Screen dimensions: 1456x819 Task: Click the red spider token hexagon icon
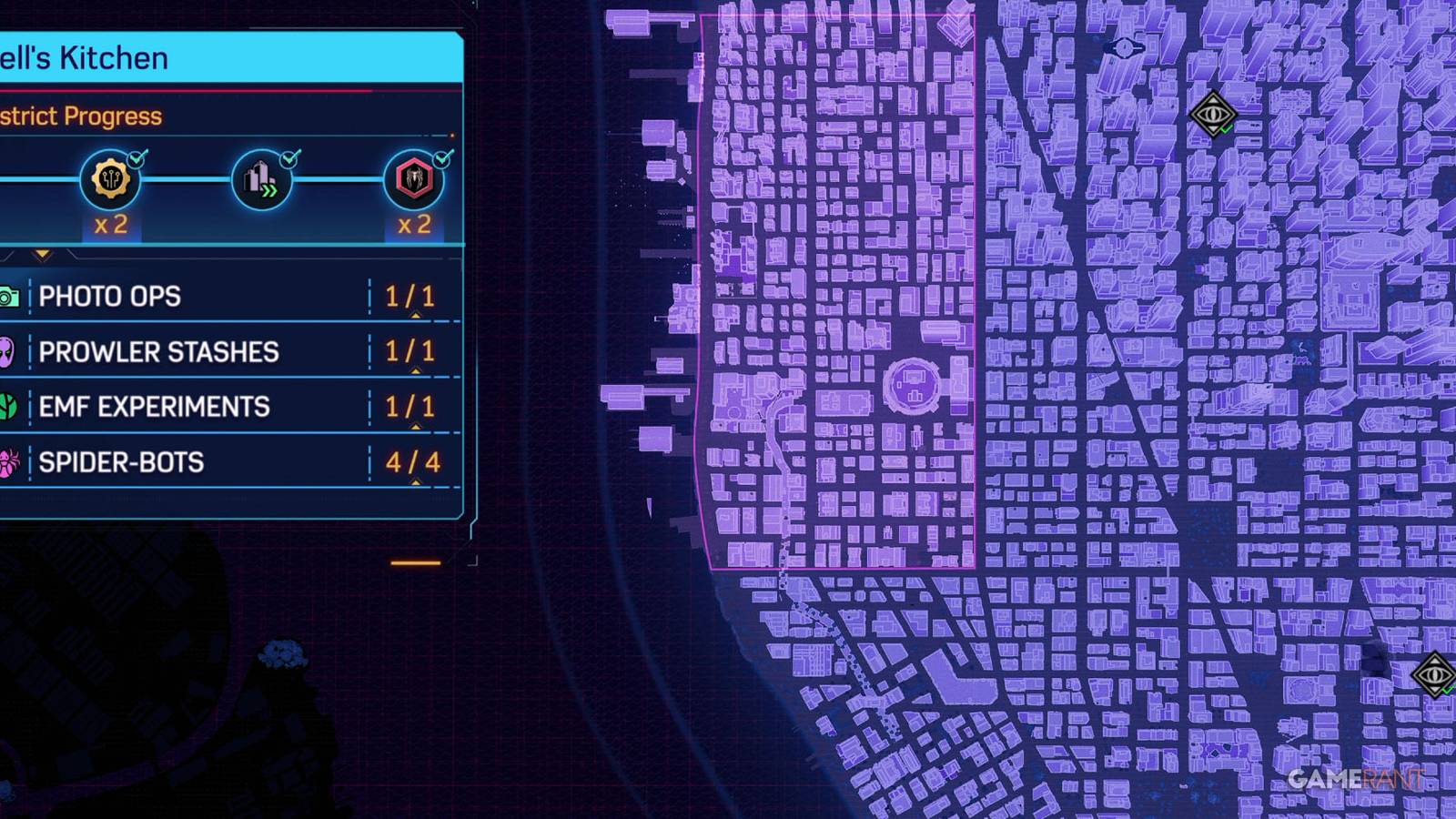[414, 179]
